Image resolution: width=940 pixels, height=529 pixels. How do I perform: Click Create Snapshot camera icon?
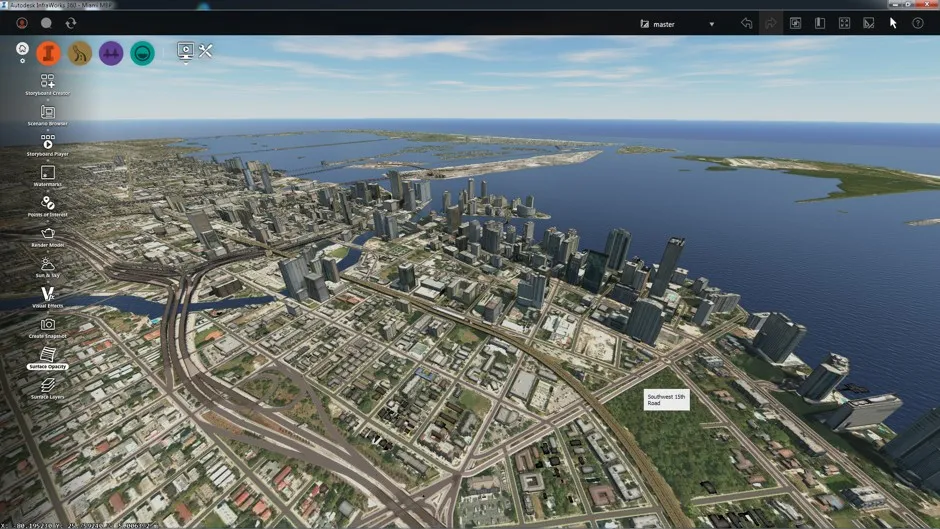pyautogui.click(x=48, y=325)
